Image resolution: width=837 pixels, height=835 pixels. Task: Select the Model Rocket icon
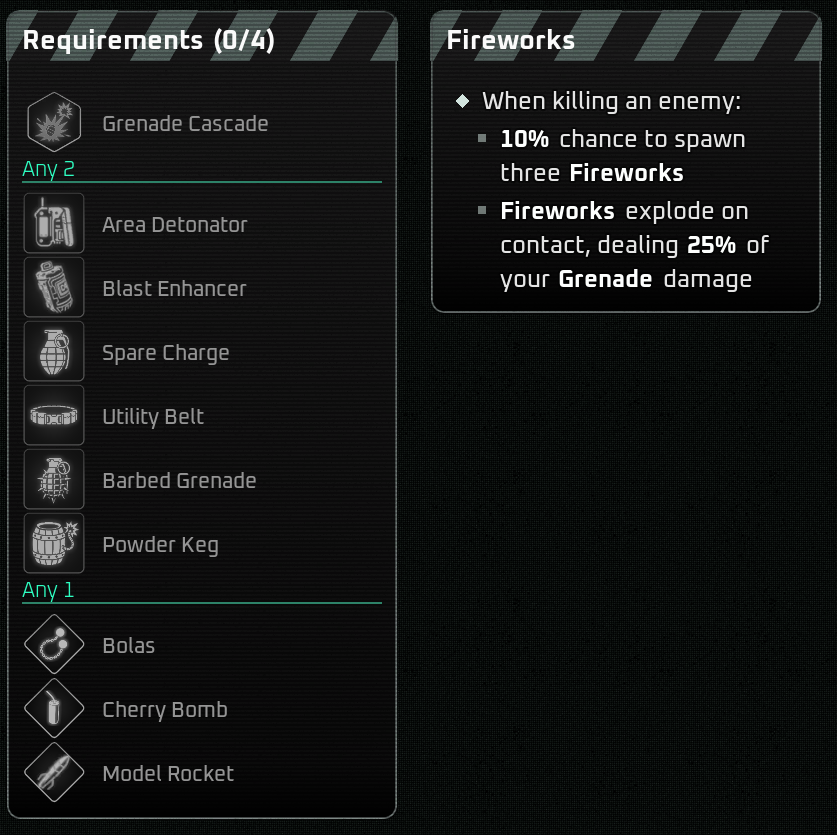pyautogui.click(x=54, y=773)
